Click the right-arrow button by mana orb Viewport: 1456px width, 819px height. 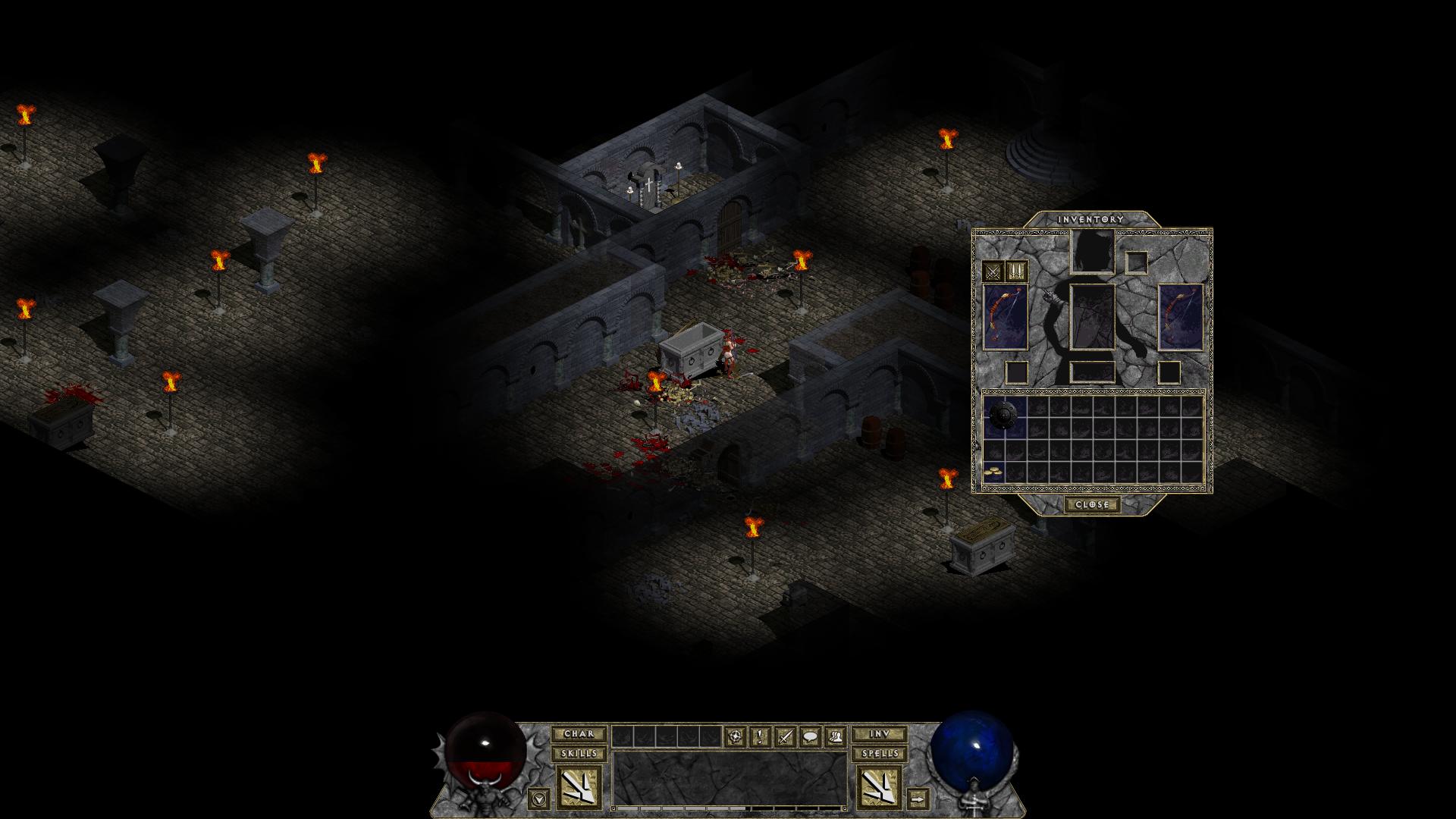(x=918, y=798)
